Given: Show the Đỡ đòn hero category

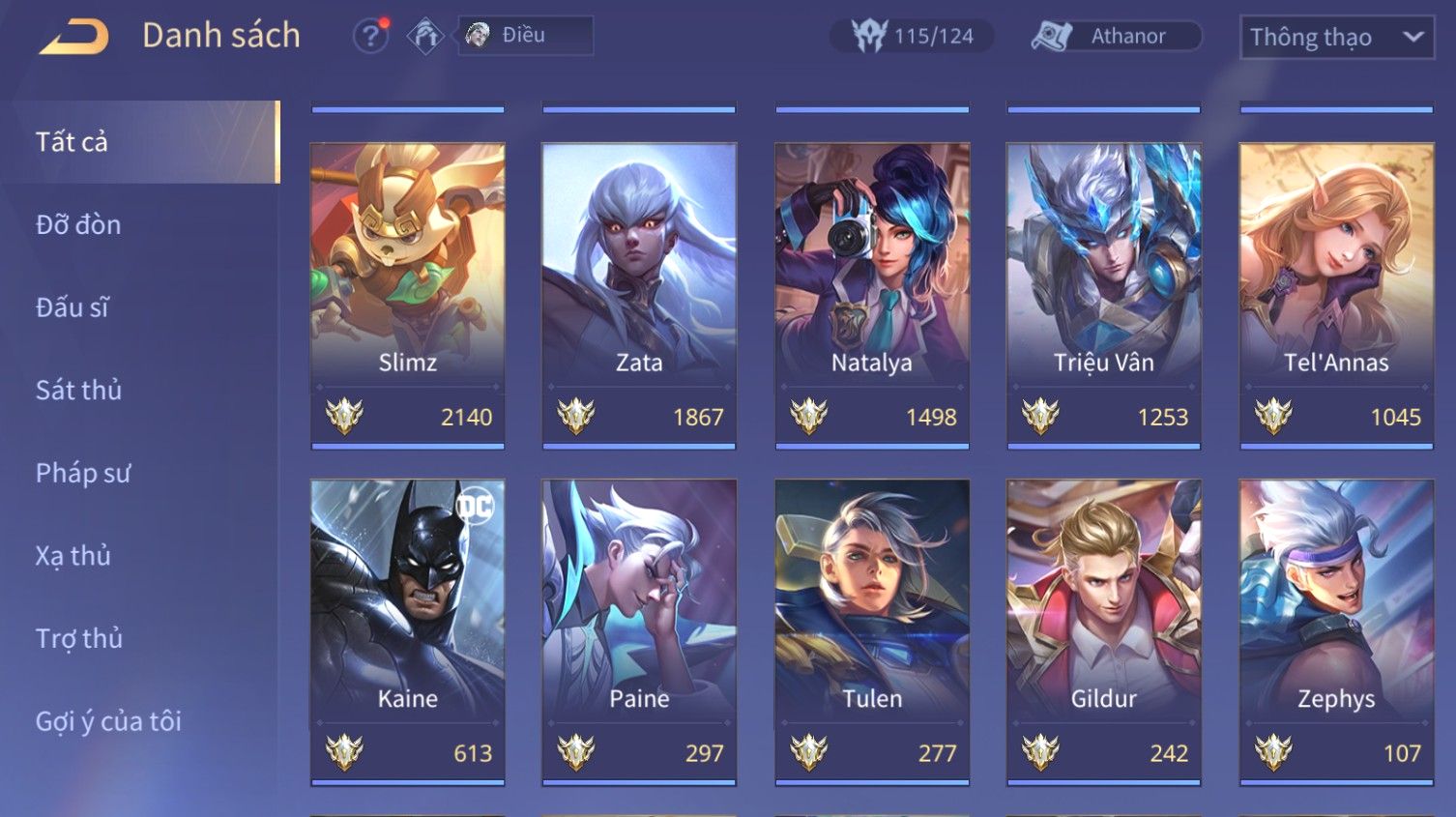Looking at the screenshot, I should [78, 225].
